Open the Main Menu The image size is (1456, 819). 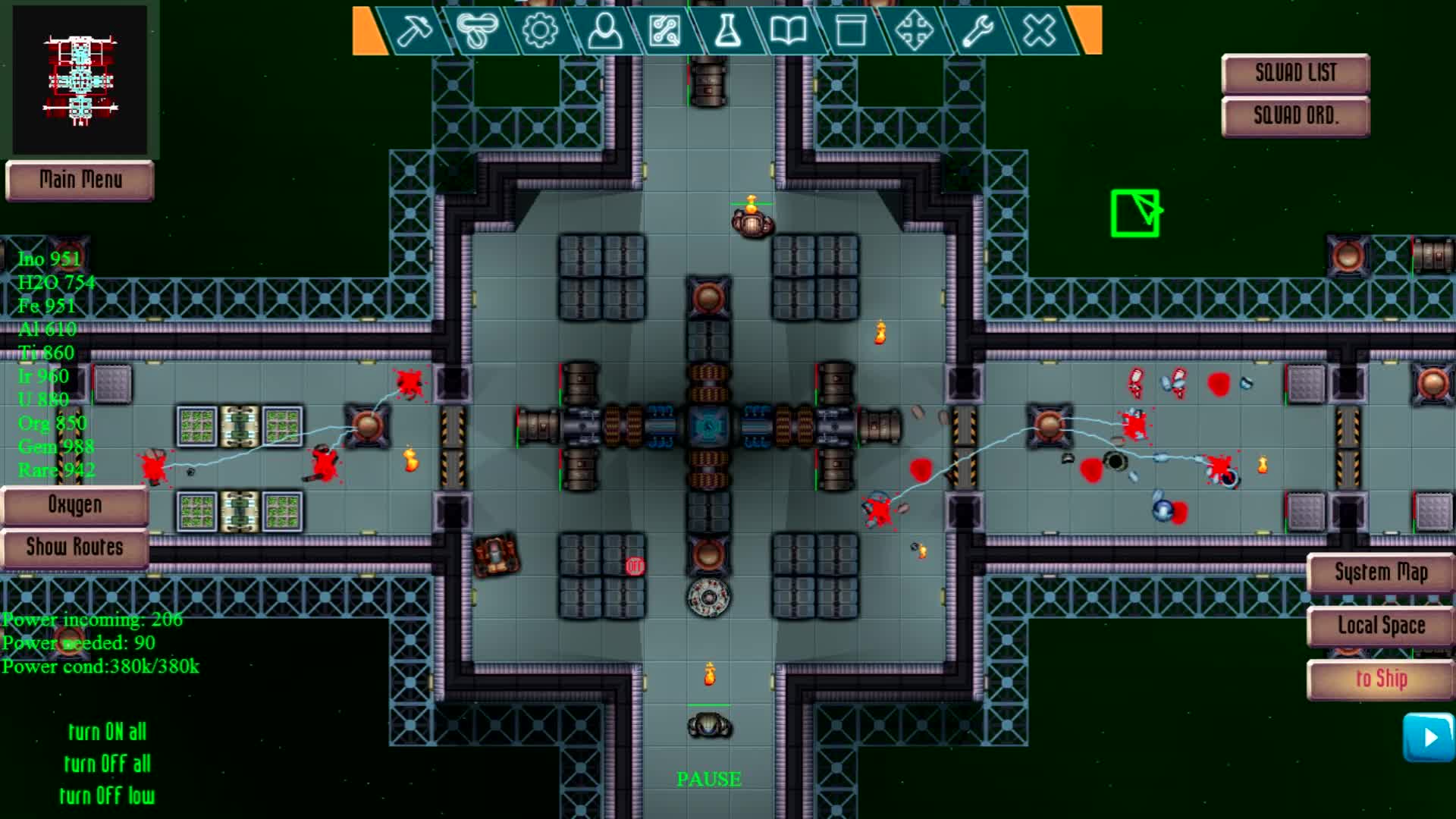pos(80,181)
